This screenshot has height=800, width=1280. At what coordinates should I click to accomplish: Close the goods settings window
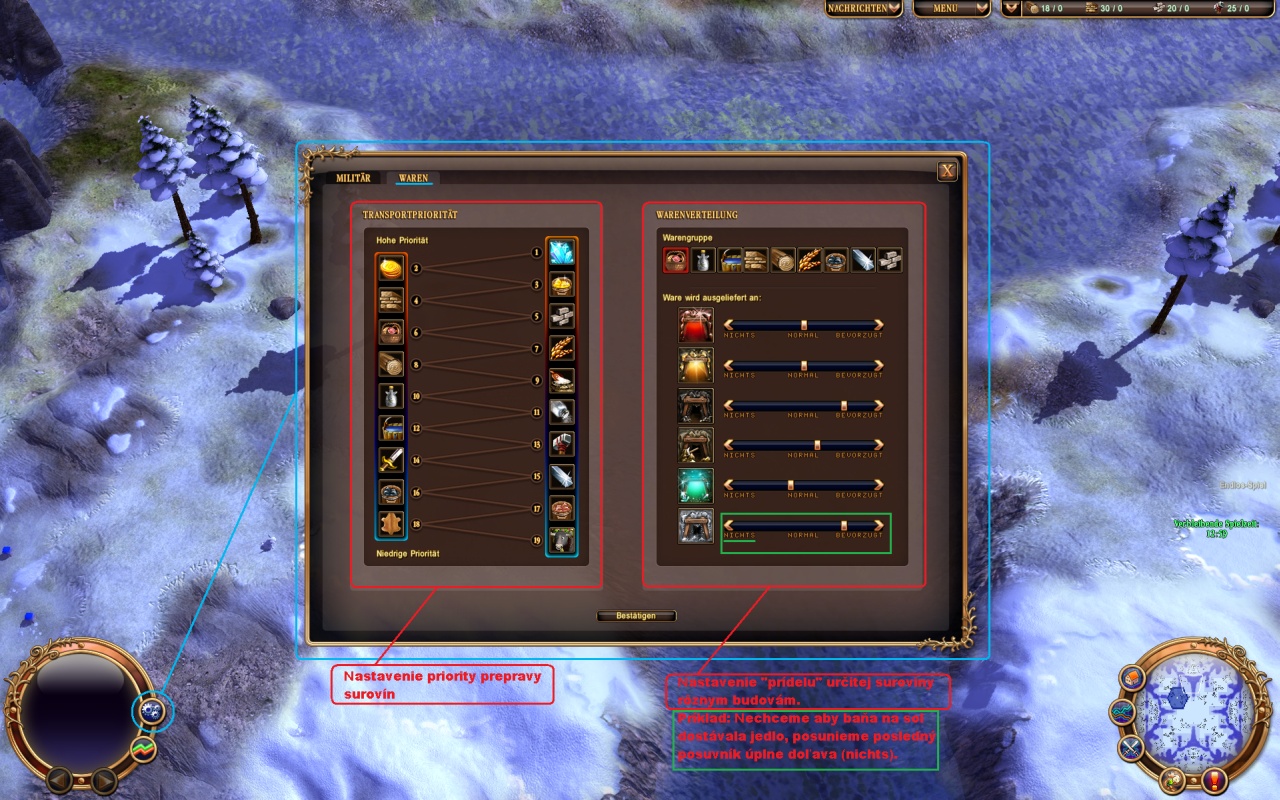[947, 171]
